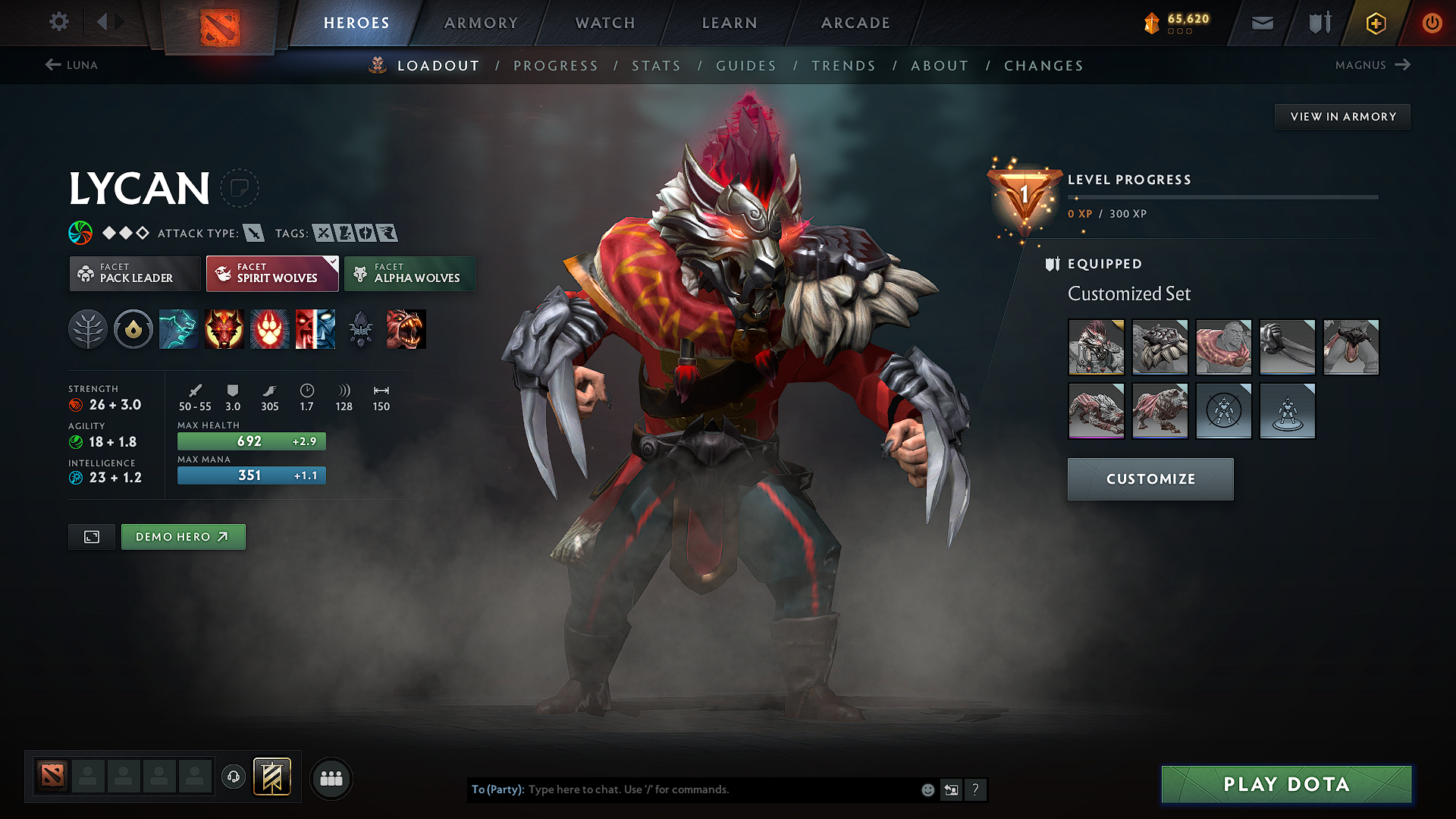
Task: Switch to the STATS tab
Action: point(657,66)
